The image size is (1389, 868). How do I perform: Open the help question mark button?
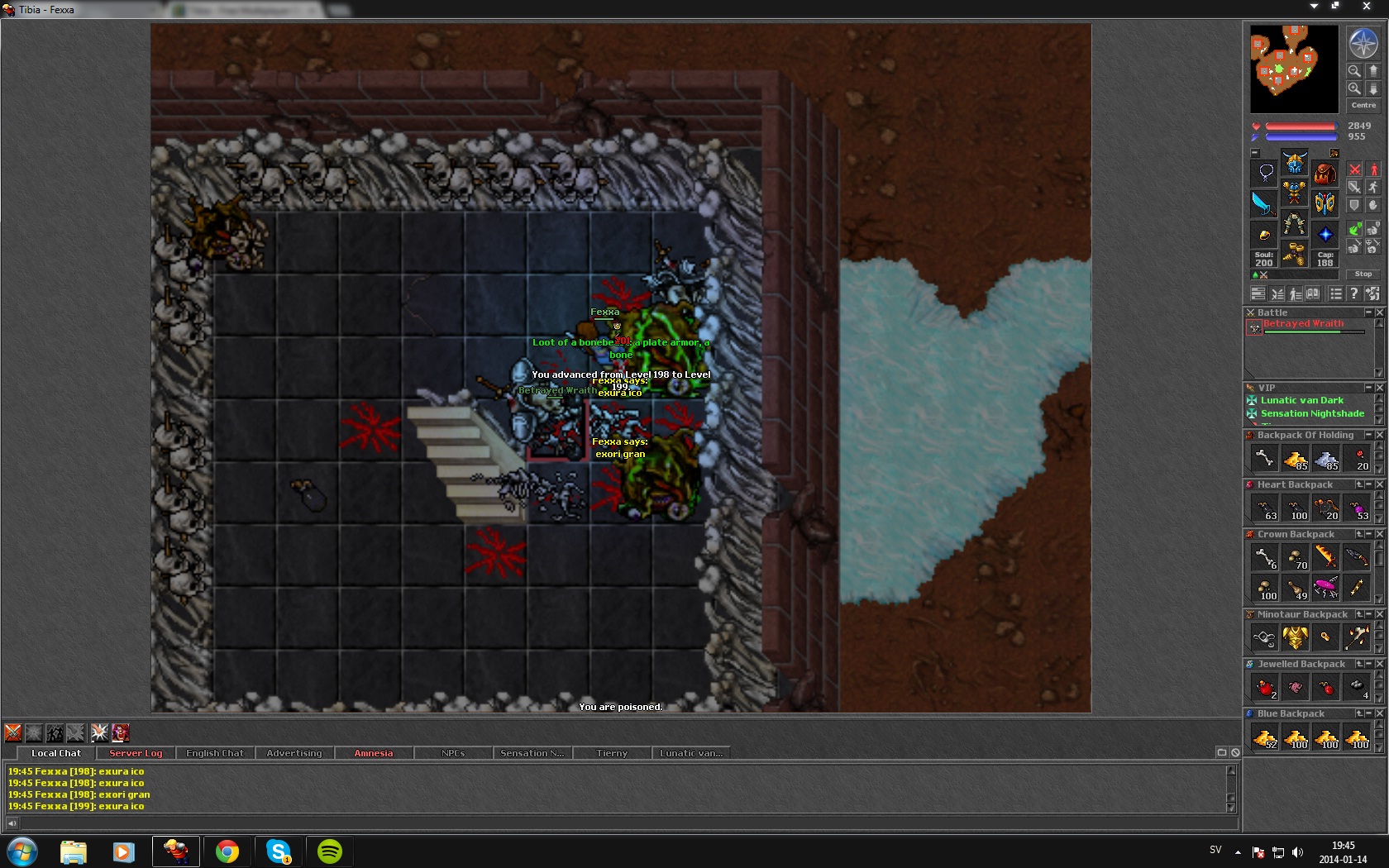pyautogui.click(x=1353, y=293)
